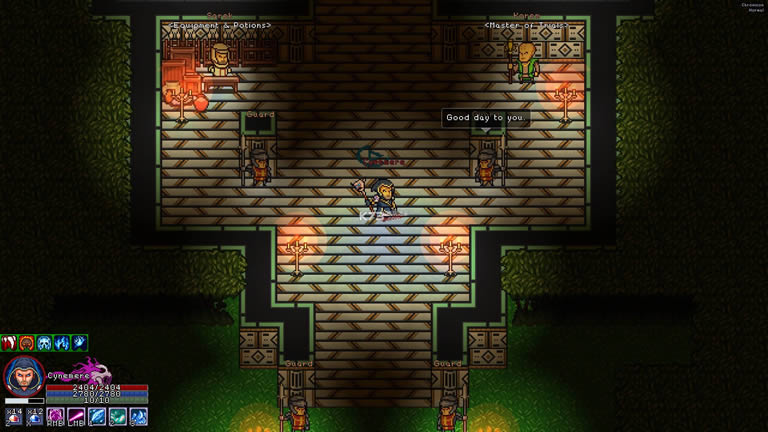
Task: Use the blue mana potion slot
Action: click(x=35, y=416)
